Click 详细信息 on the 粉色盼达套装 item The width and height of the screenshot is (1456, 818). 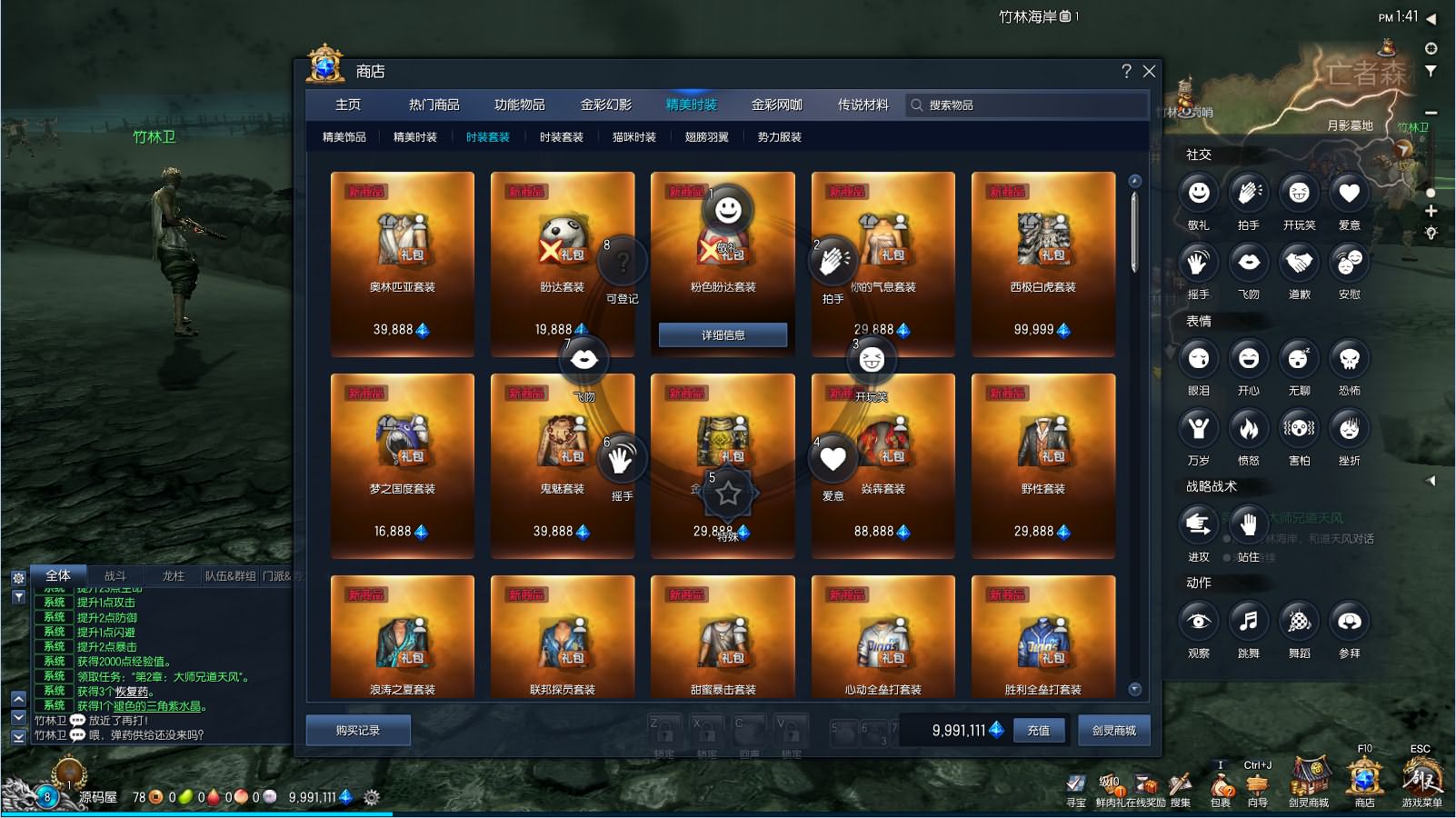pos(722,334)
